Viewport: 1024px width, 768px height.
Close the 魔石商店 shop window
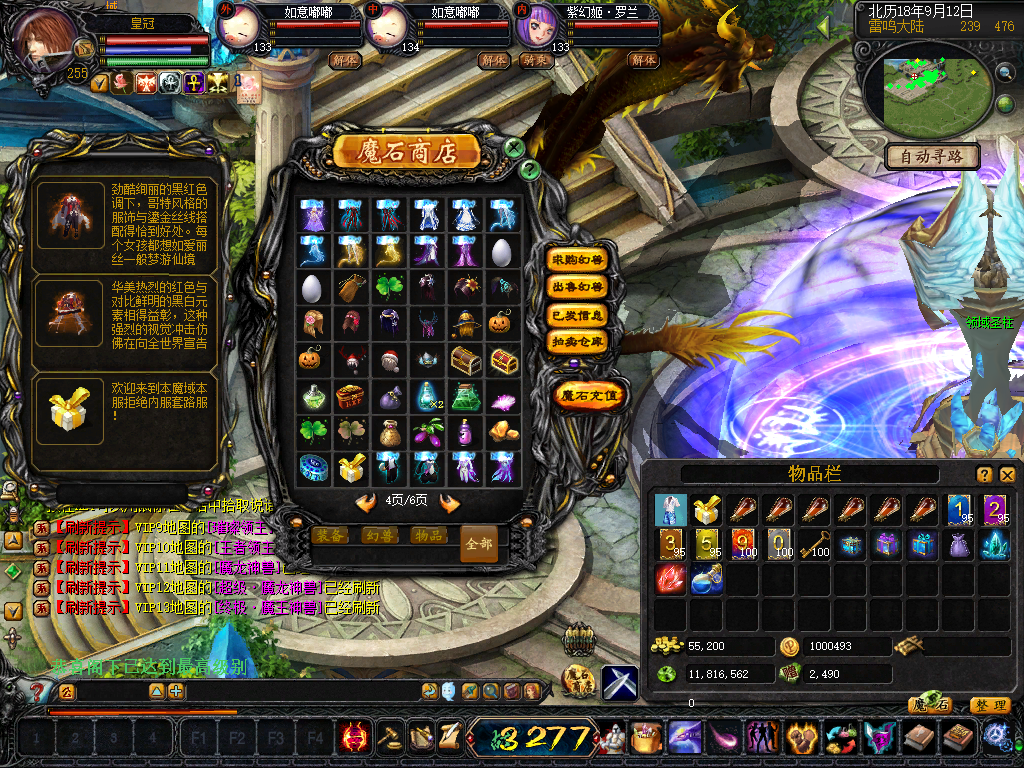514,148
